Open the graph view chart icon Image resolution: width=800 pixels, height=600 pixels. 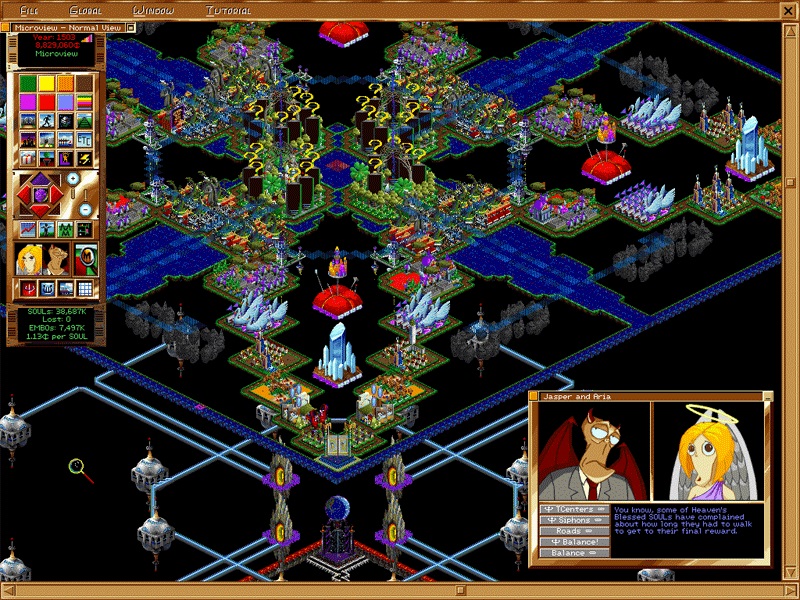coord(28,230)
